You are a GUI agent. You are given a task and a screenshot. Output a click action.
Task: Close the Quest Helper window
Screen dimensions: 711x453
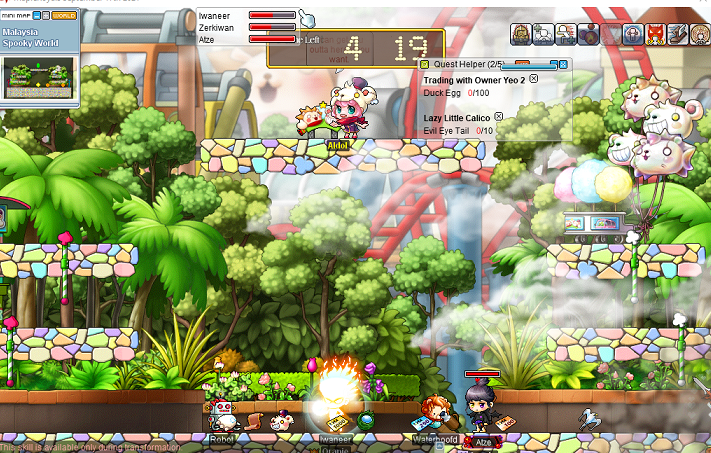point(563,64)
